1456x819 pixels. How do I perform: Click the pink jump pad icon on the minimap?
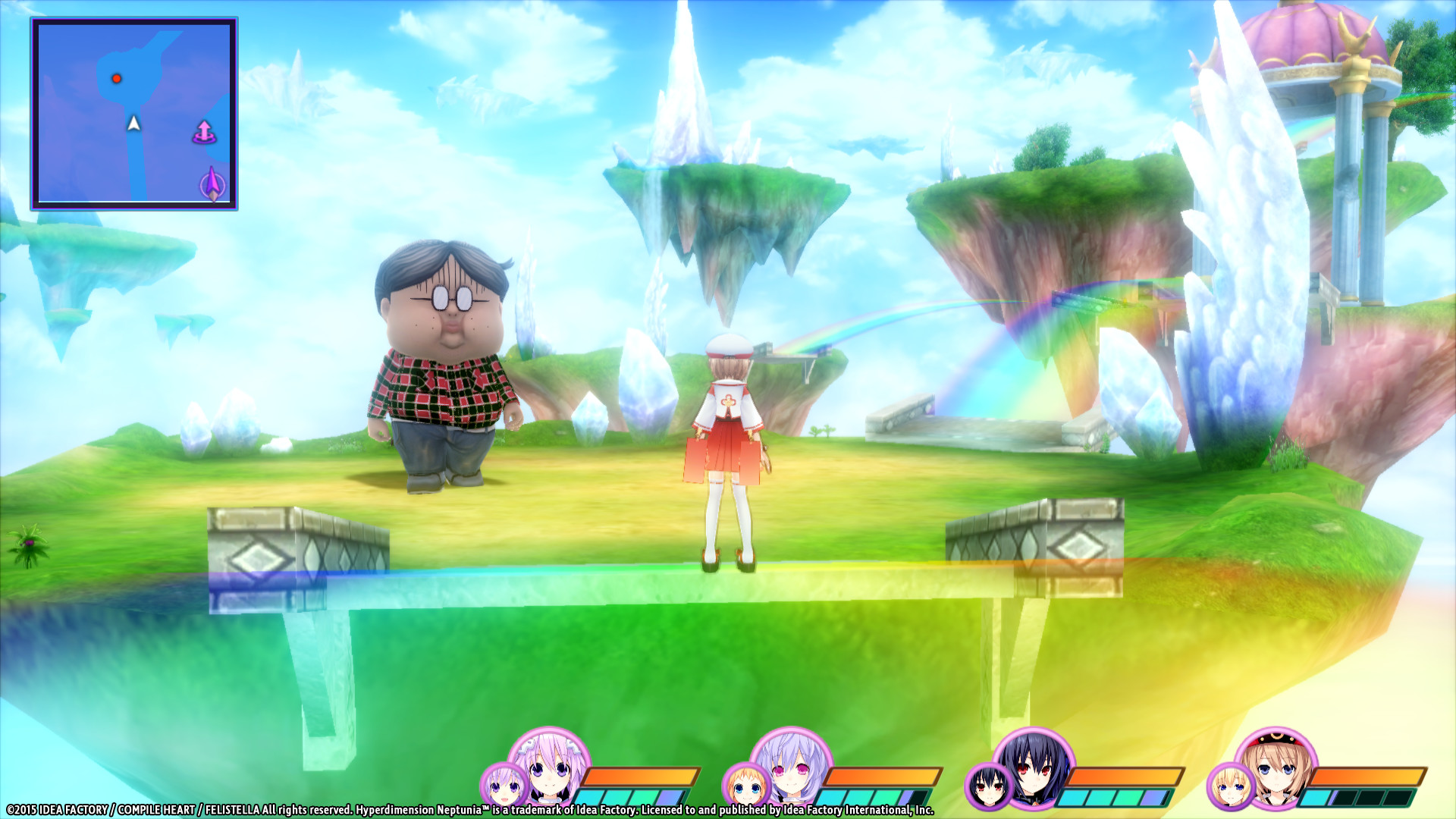[206, 130]
